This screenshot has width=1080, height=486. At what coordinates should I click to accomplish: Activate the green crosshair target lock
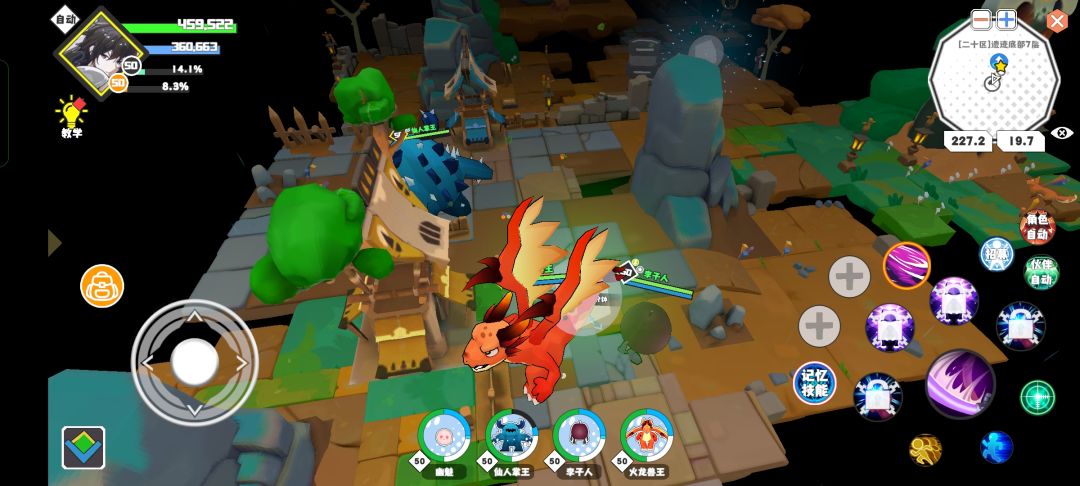[x=1037, y=397]
